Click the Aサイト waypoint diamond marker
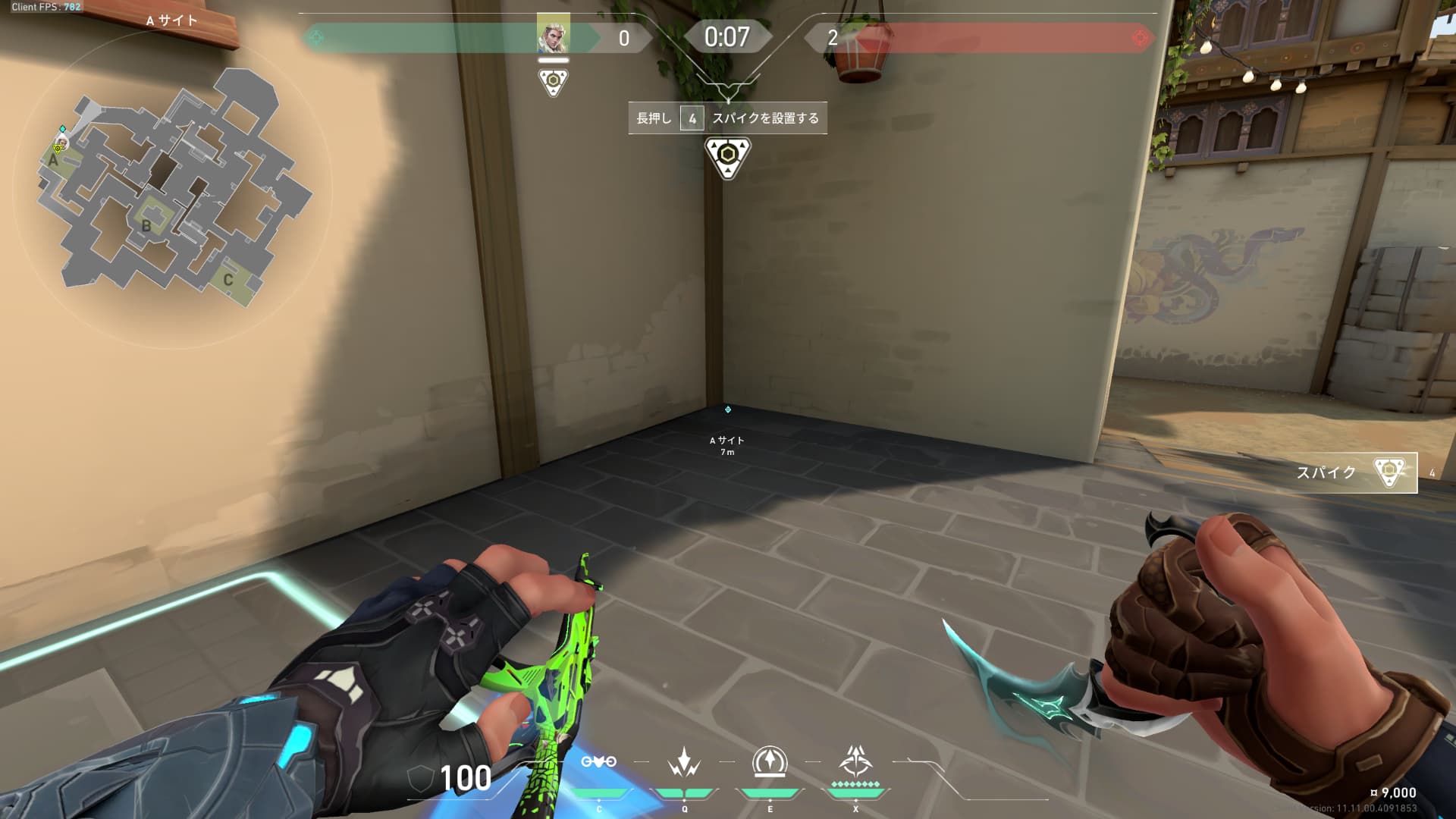The image size is (1456, 819). (x=727, y=409)
